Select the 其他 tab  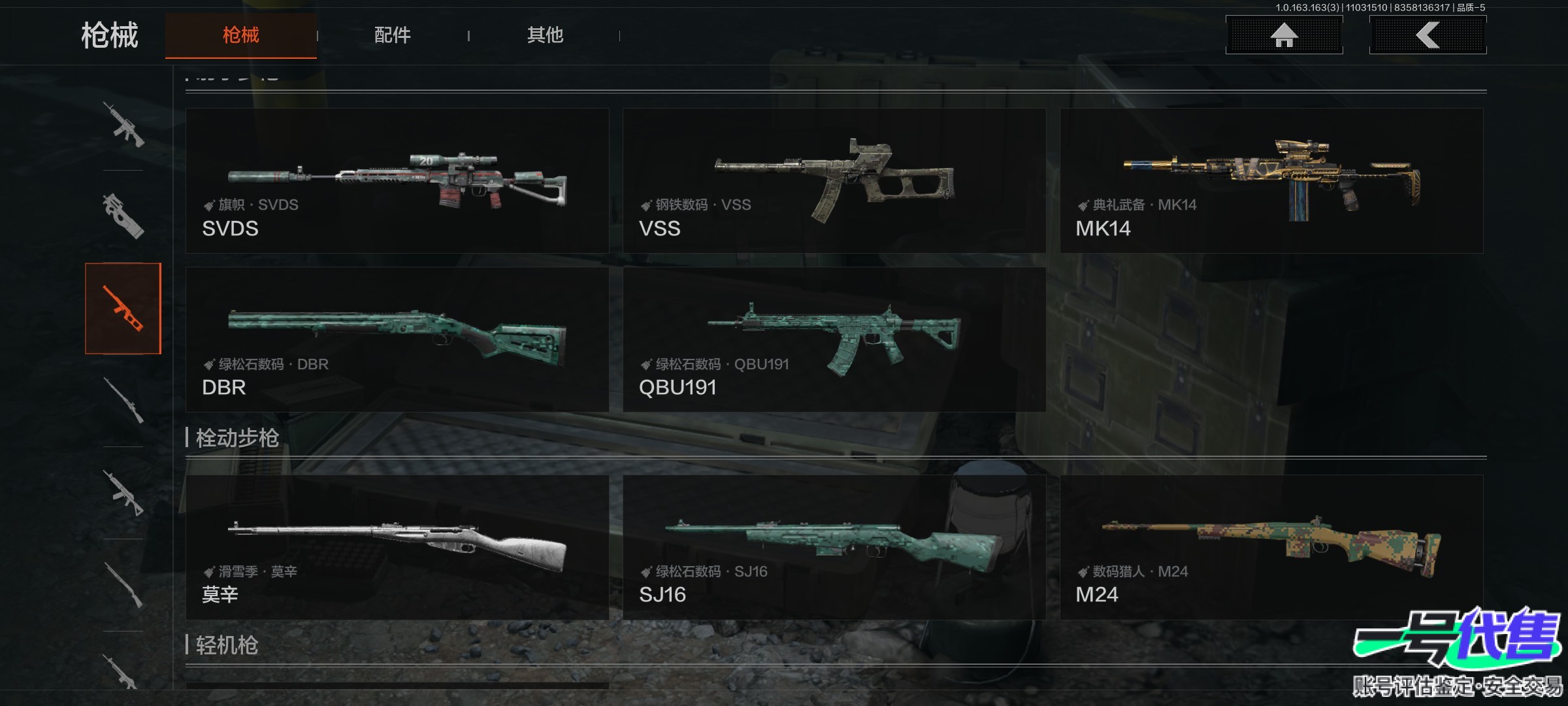tap(545, 35)
